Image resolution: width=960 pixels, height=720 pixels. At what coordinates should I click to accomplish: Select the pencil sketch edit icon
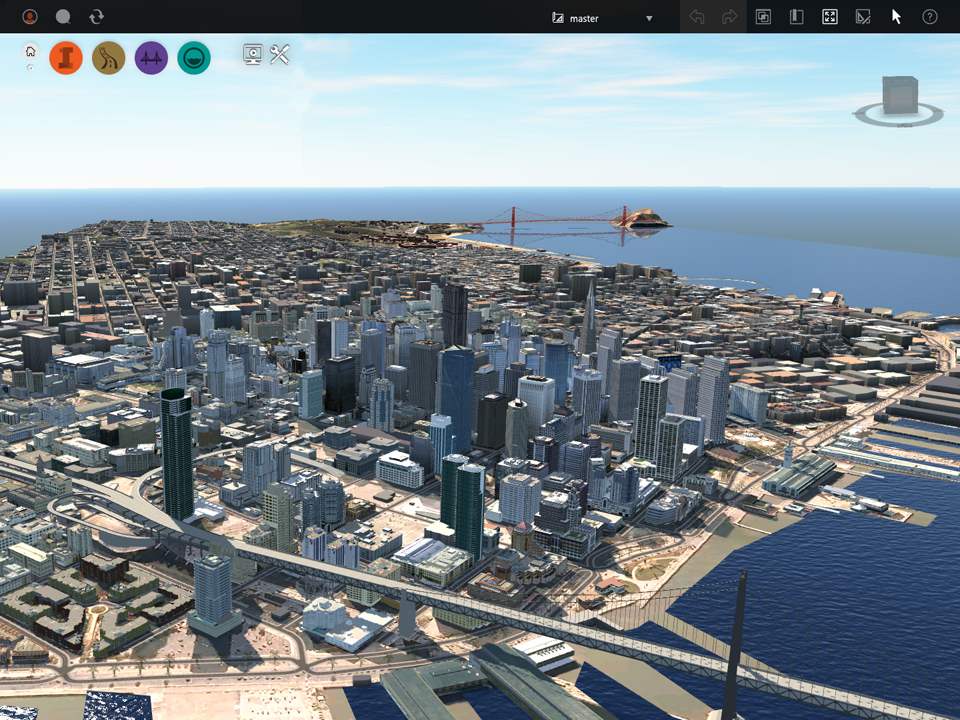pyautogui.click(x=862, y=17)
